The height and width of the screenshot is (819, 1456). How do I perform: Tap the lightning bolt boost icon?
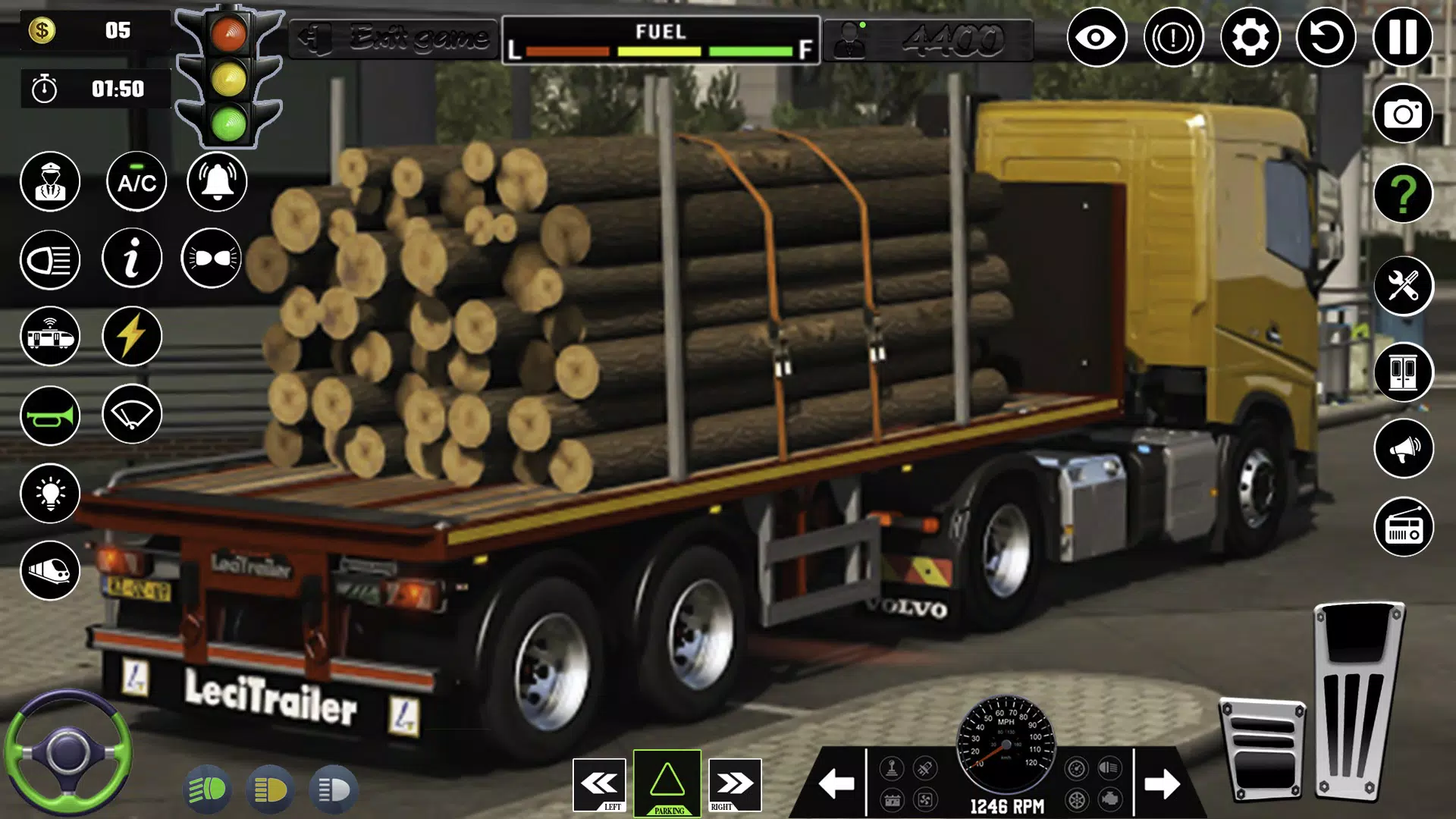132,336
